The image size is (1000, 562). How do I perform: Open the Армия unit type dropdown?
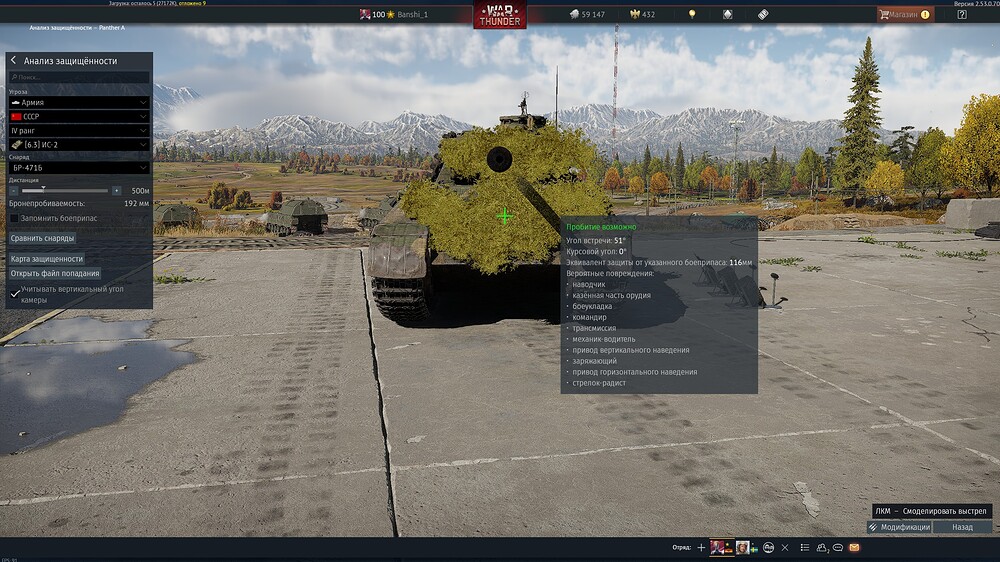pos(79,102)
